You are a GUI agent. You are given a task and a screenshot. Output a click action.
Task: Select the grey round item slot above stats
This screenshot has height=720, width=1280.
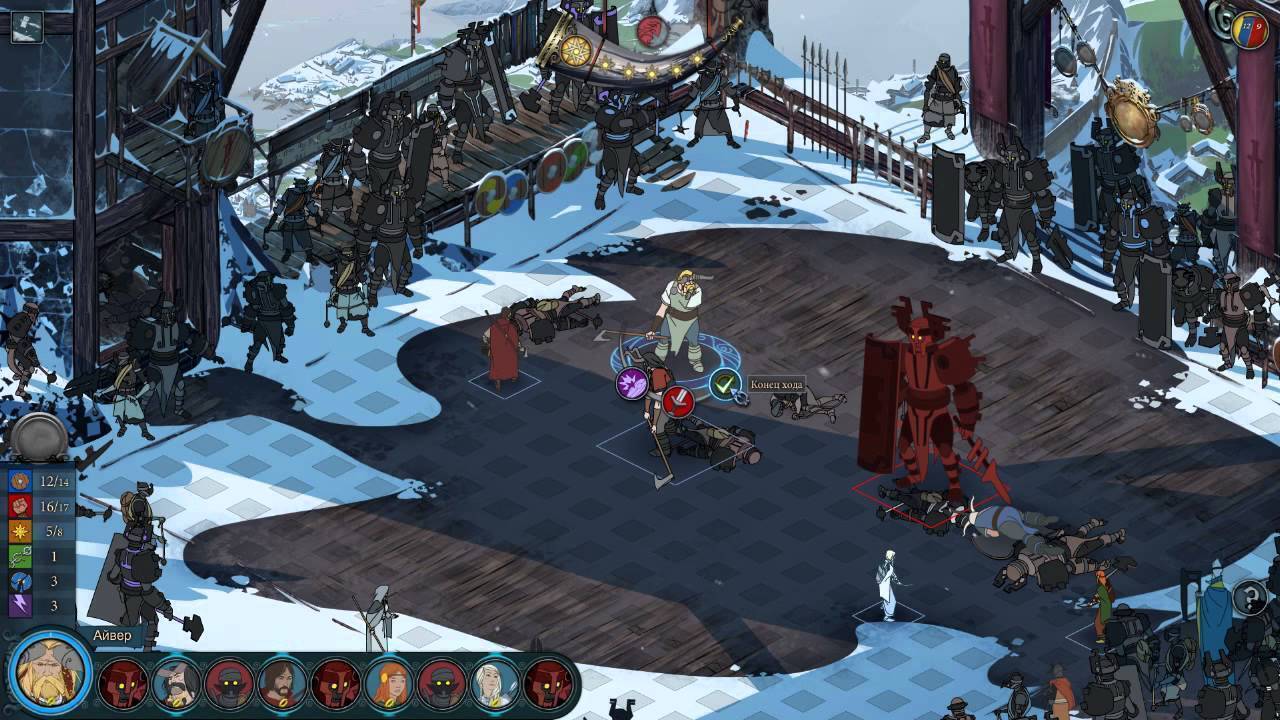pyautogui.click(x=40, y=438)
